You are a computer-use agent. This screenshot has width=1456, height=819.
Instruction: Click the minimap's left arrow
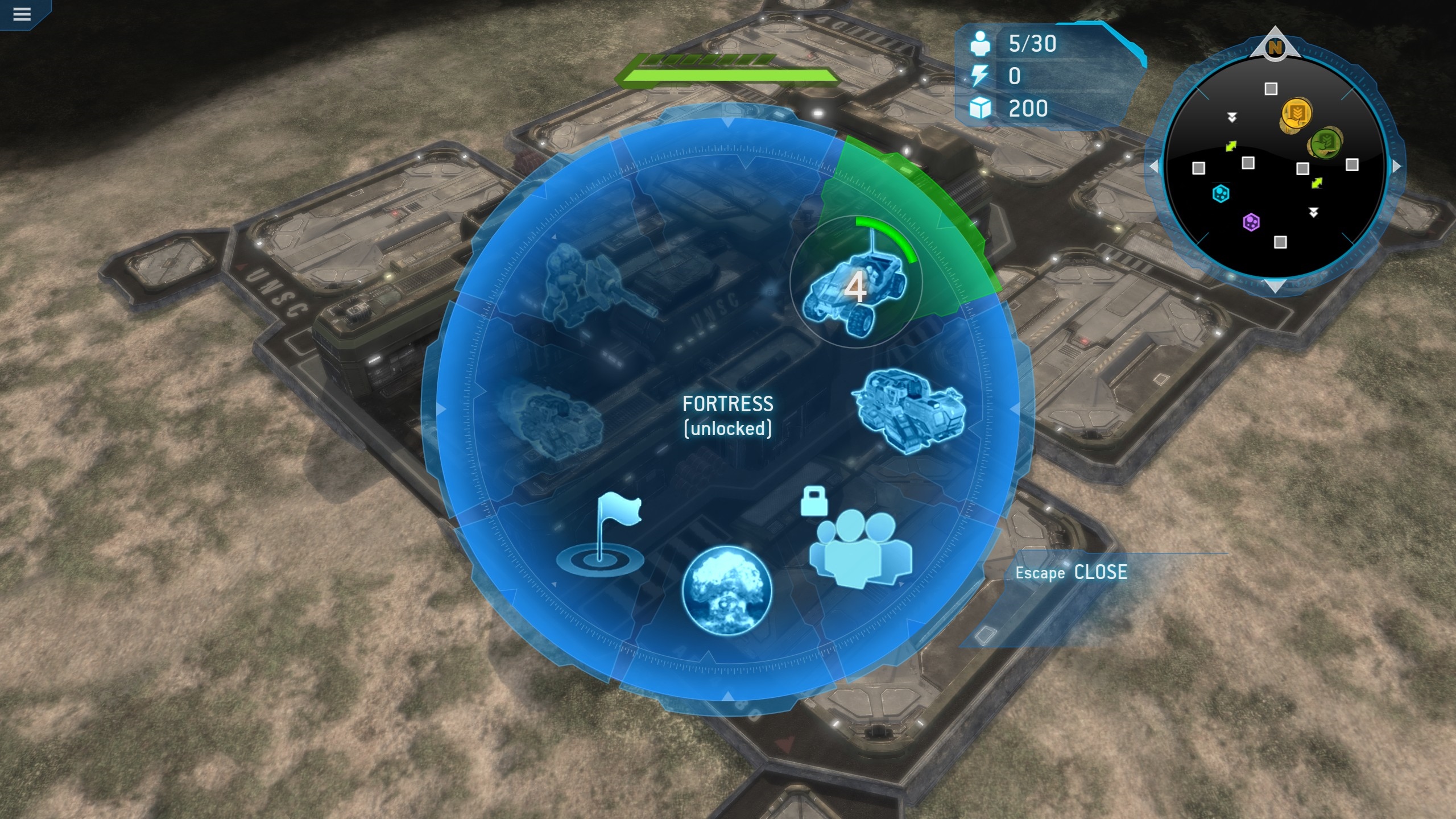1153,167
